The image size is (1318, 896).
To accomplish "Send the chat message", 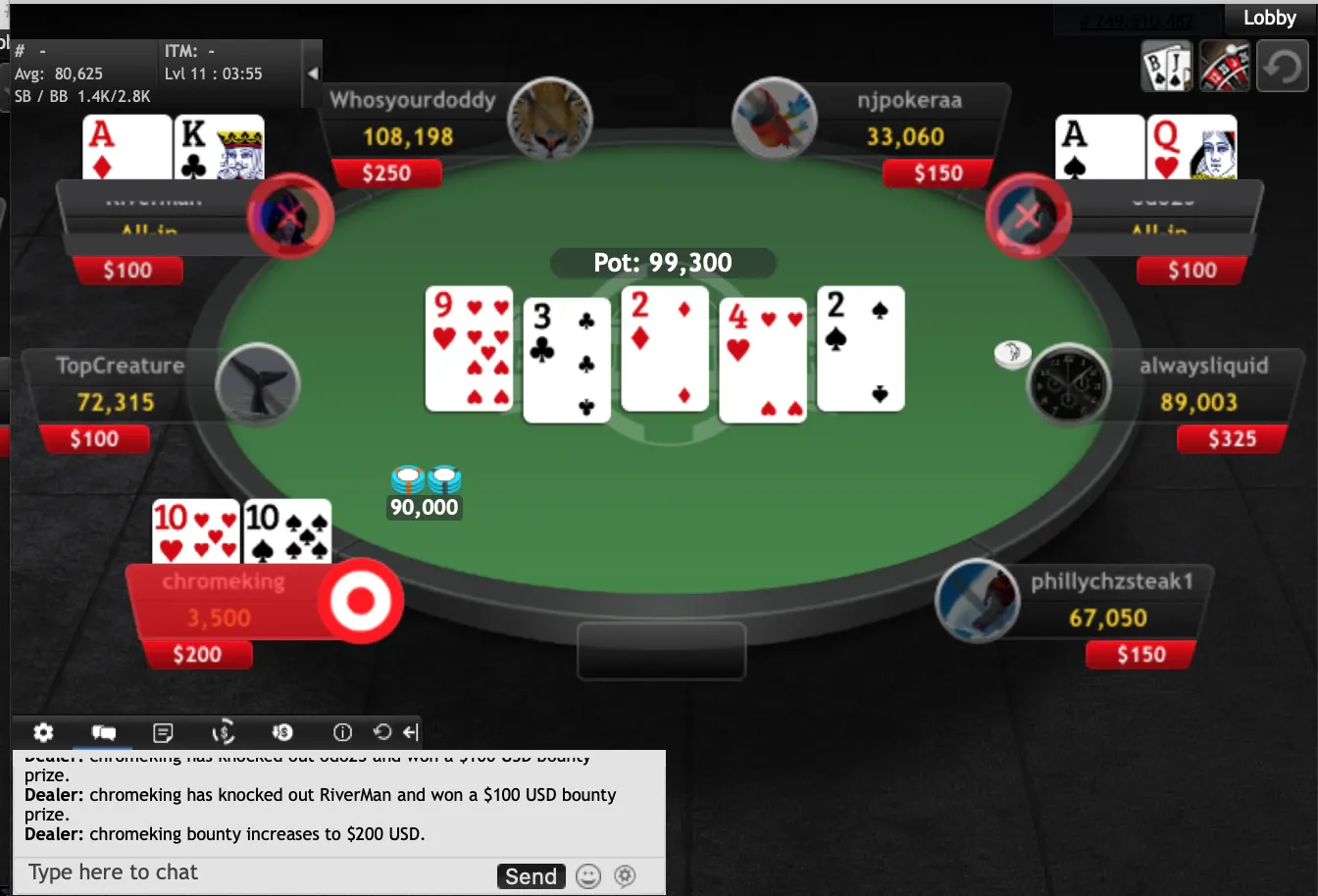I will (531, 876).
